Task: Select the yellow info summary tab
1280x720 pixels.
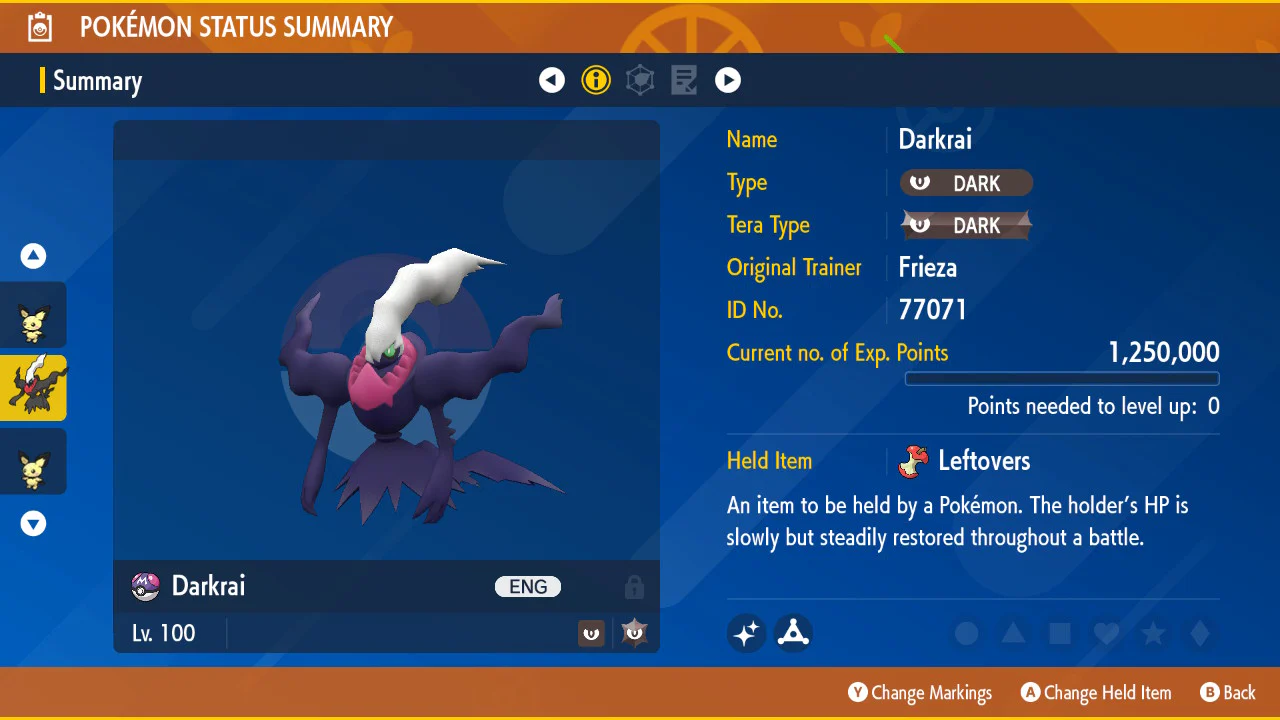Action: coord(596,80)
